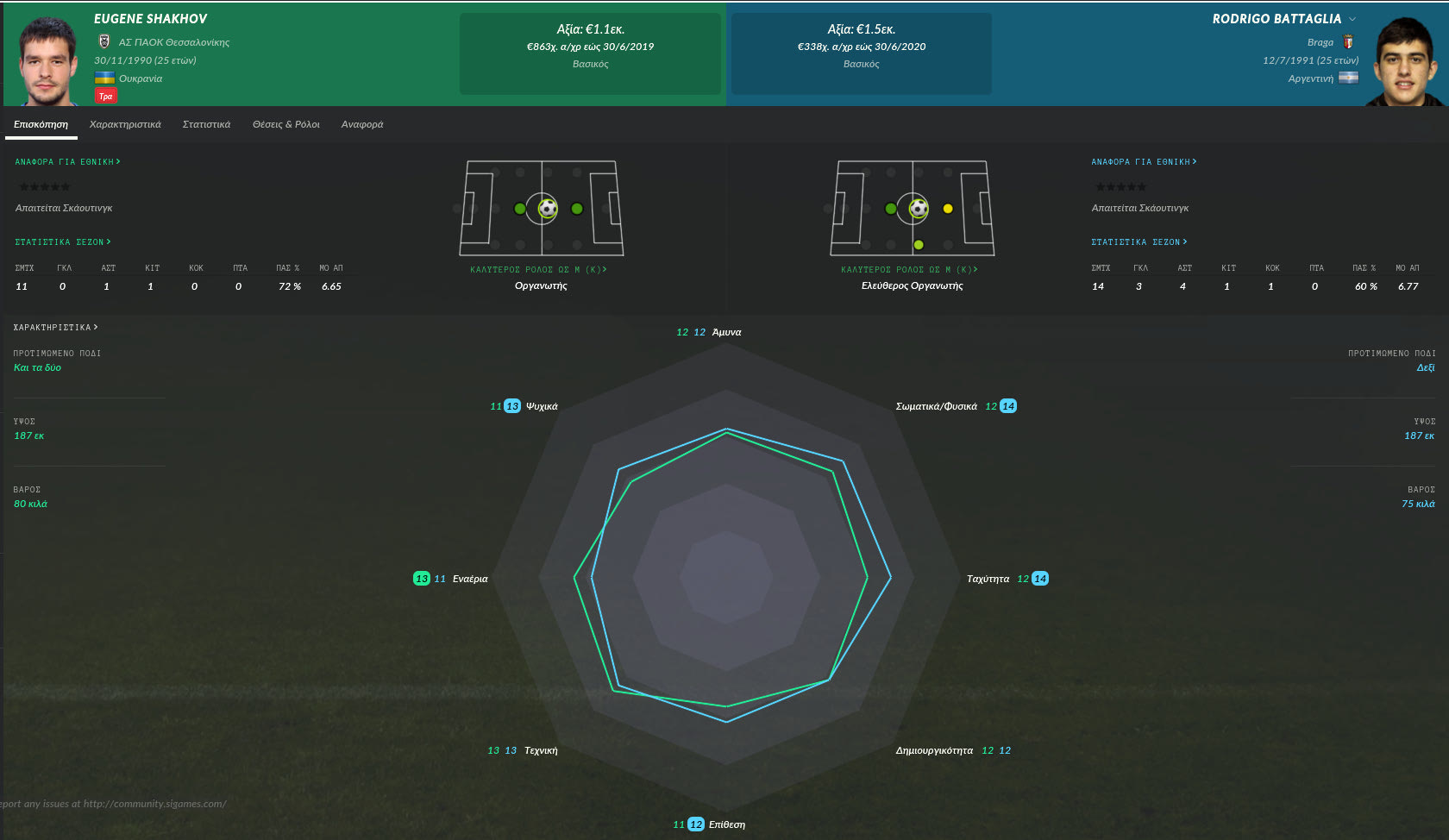Select Battaglia's €1.5εκ. value panel
Image resolution: width=1449 pixels, height=840 pixels.
tap(861, 53)
